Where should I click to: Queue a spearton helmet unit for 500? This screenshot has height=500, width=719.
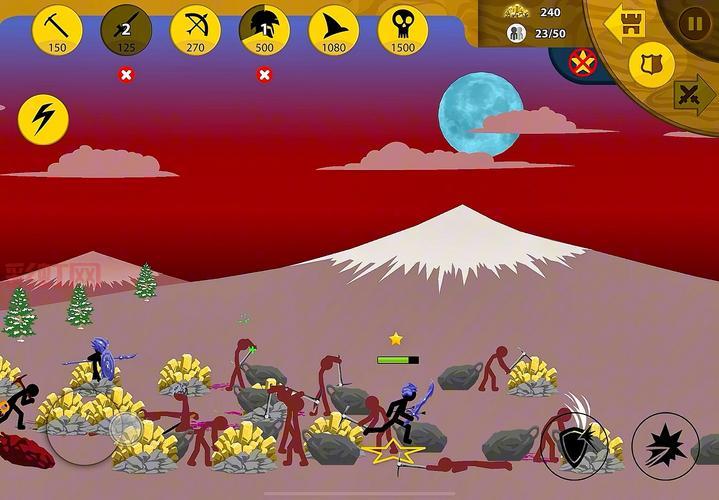[264, 29]
